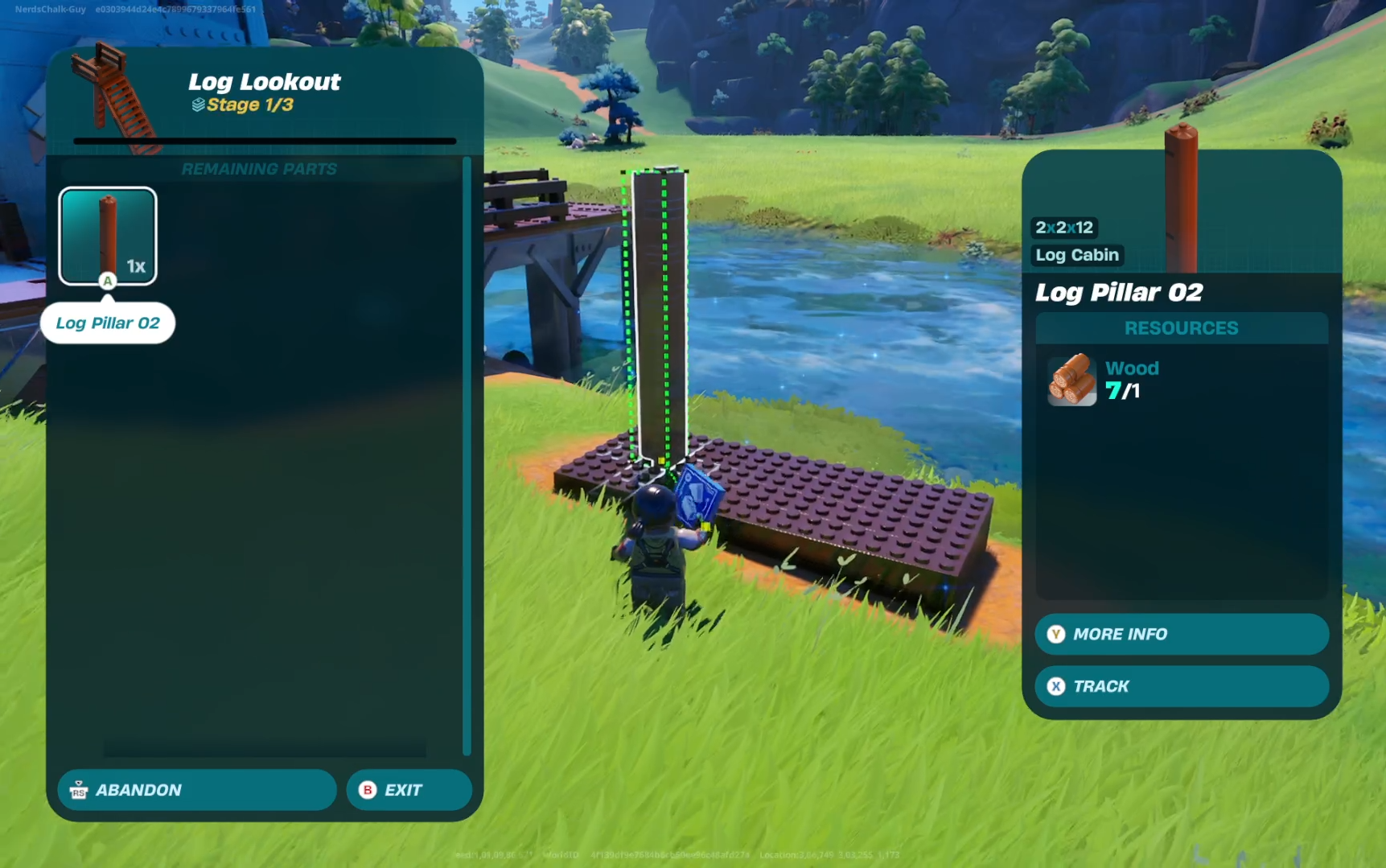This screenshot has width=1386, height=868.
Task: Track the Log Pillar 02 resources
Action: 1181,686
